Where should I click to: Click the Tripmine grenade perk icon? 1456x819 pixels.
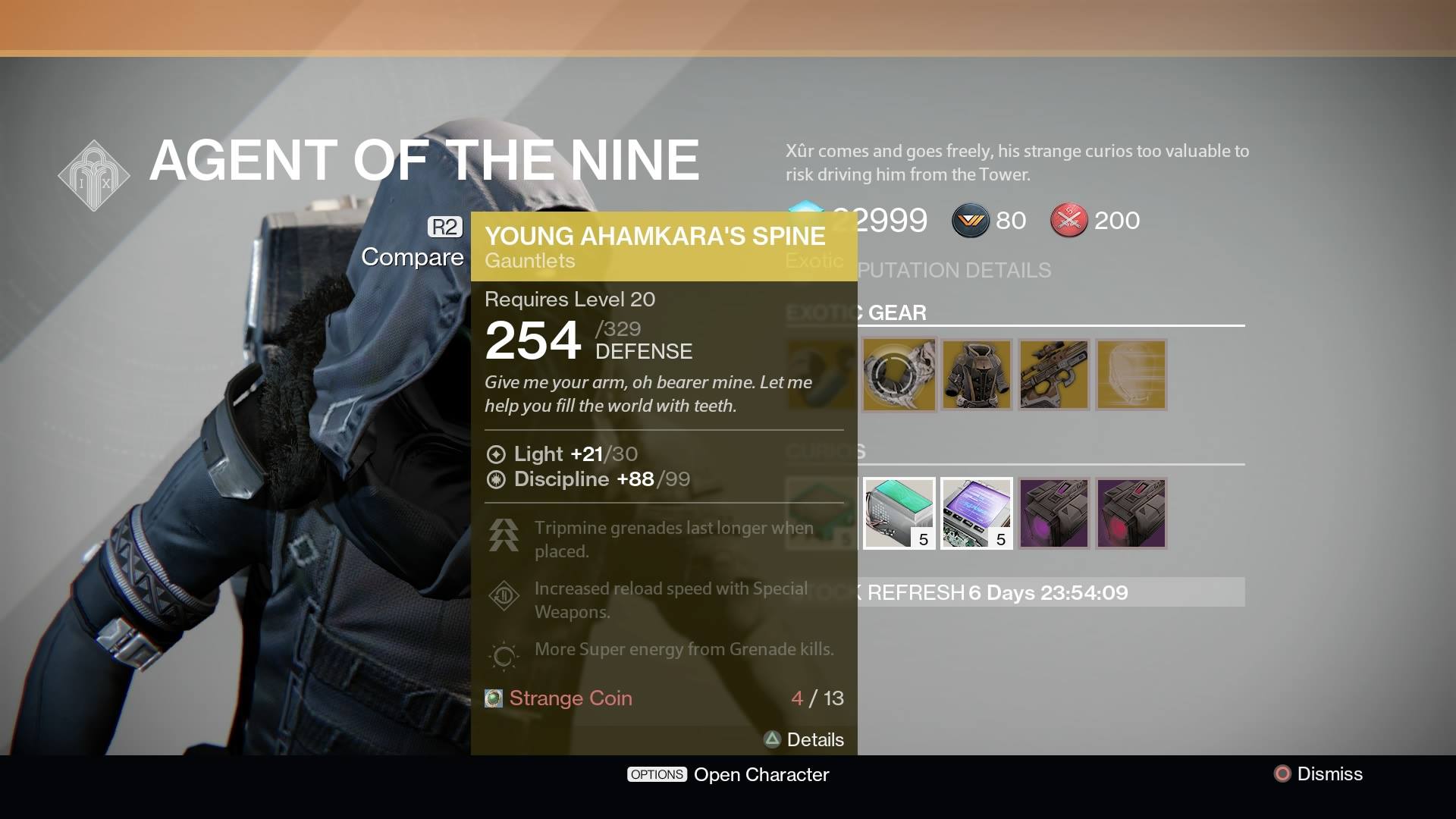pyautogui.click(x=503, y=535)
